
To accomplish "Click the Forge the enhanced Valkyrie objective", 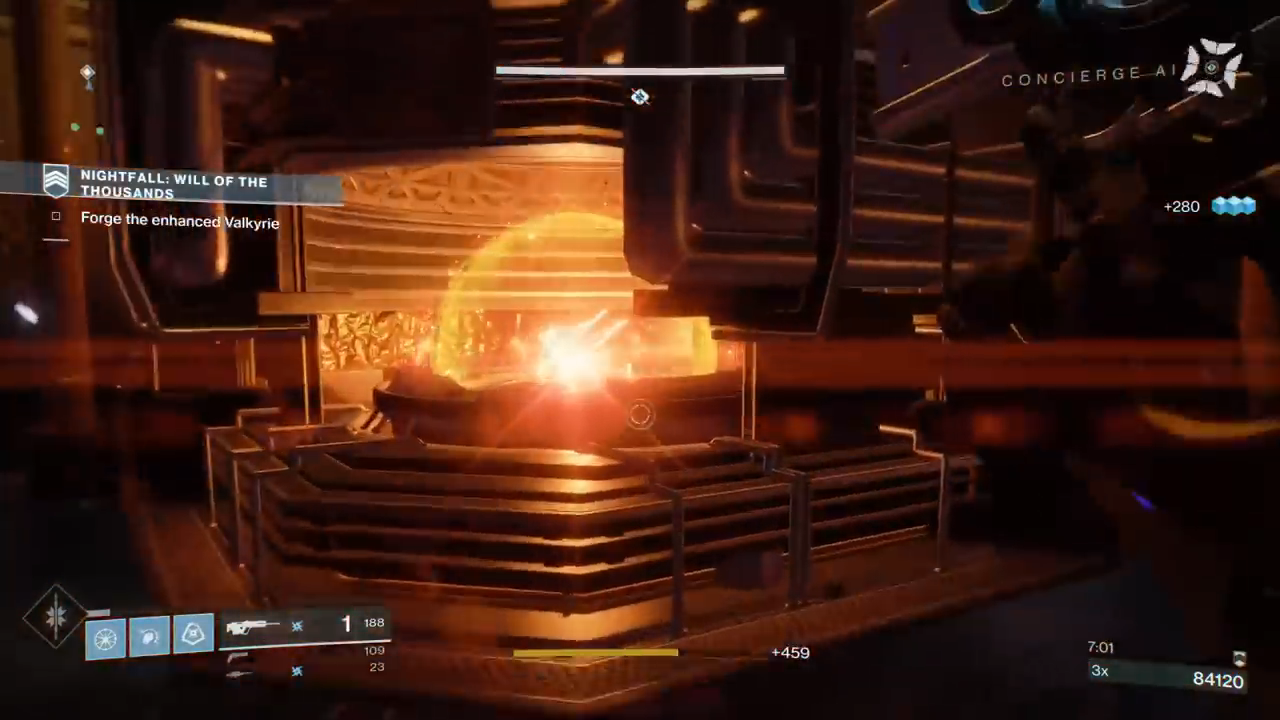I will (x=179, y=221).
